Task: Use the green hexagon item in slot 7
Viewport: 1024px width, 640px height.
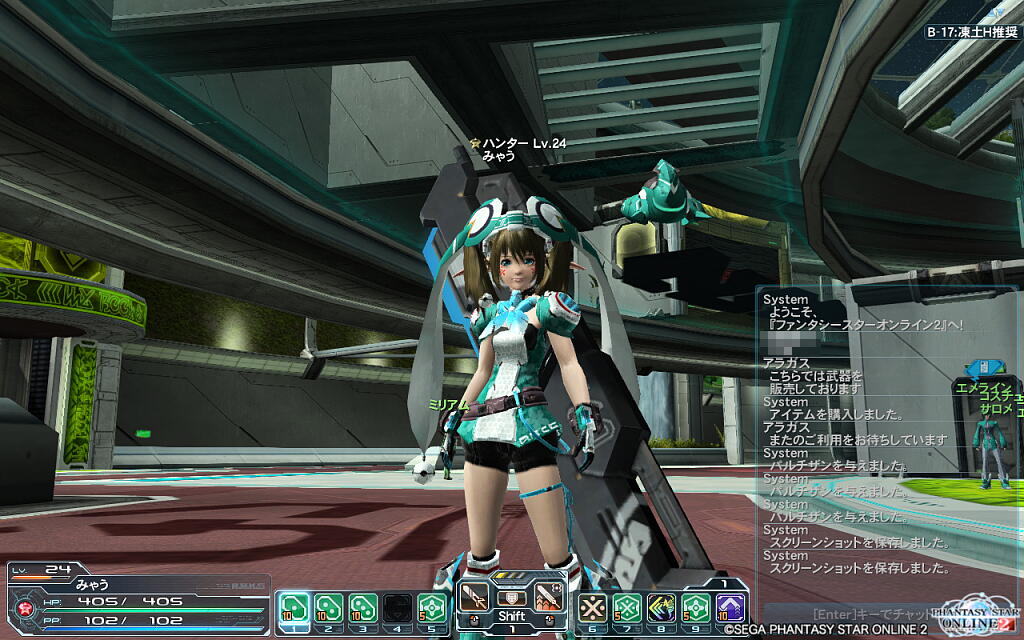Action: click(x=626, y=607)
